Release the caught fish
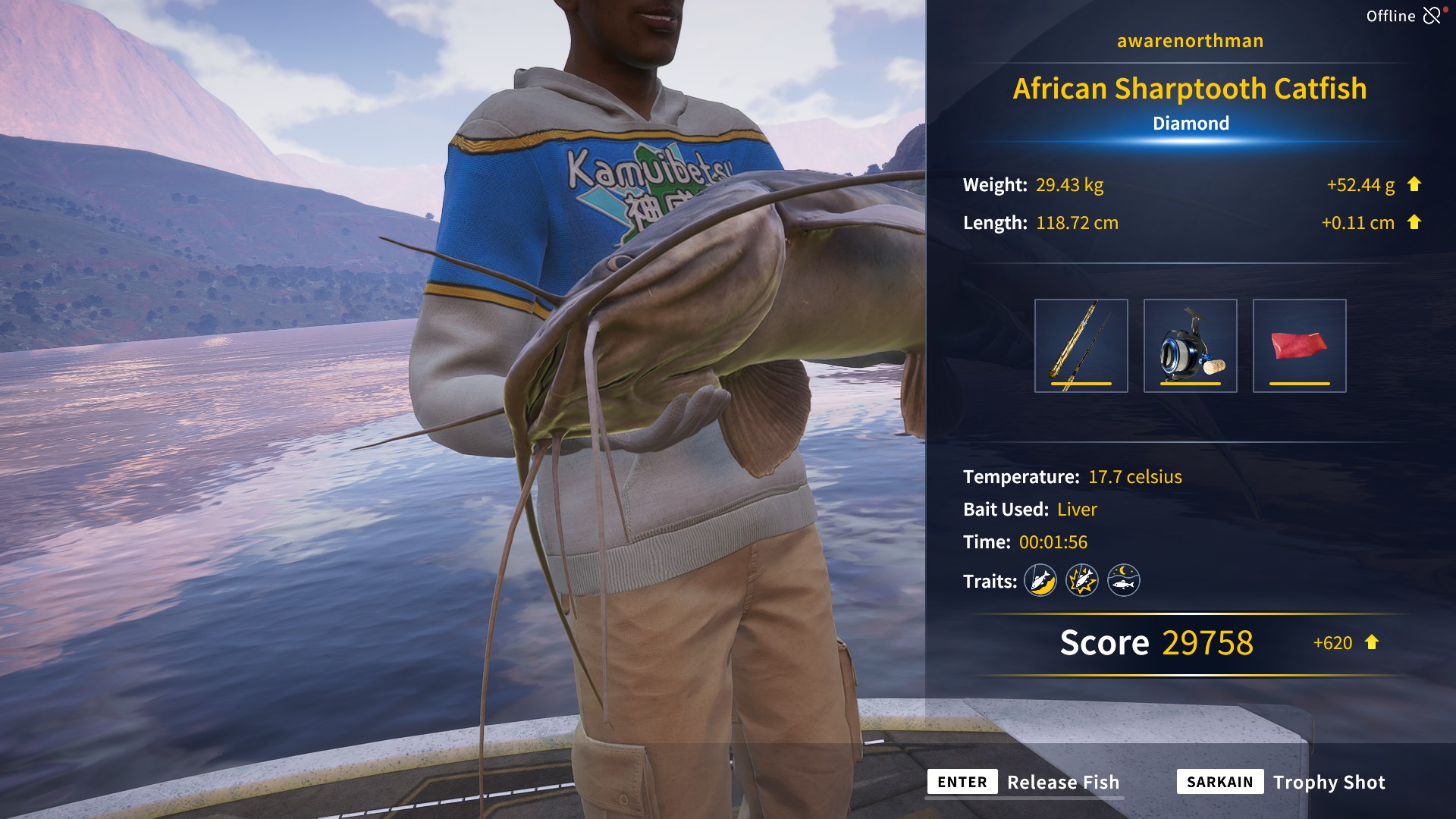 pos(1062,782)
